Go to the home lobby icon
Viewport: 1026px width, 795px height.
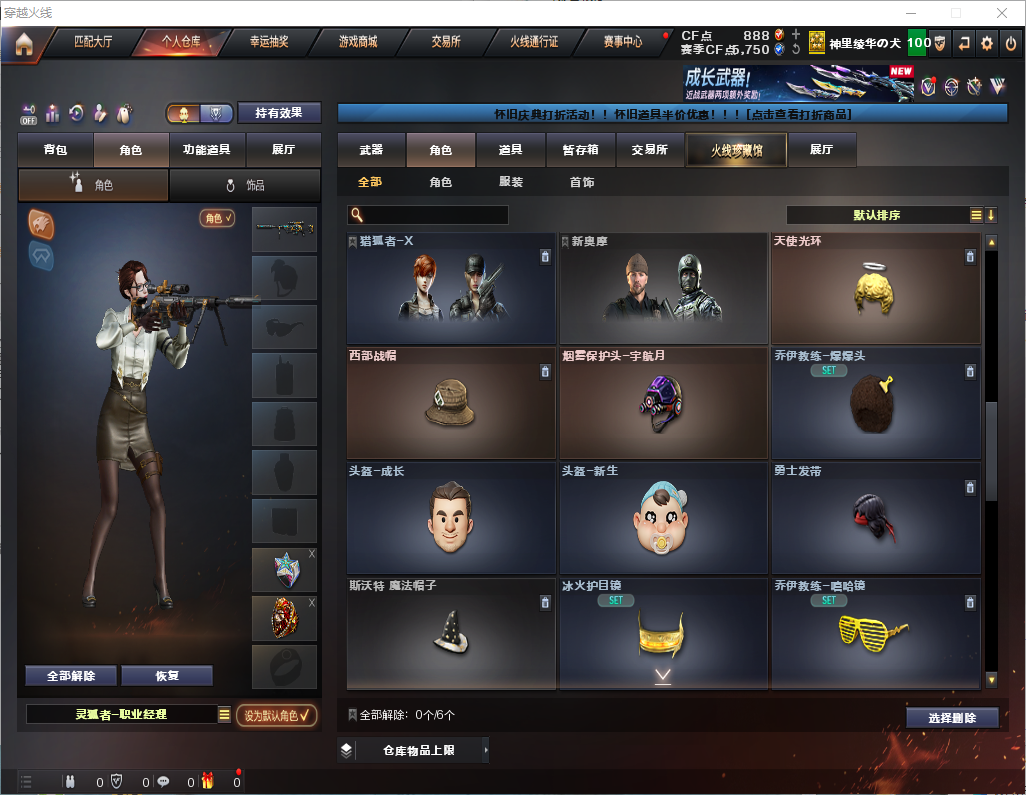pyautogui.click(x=23, y=43)
